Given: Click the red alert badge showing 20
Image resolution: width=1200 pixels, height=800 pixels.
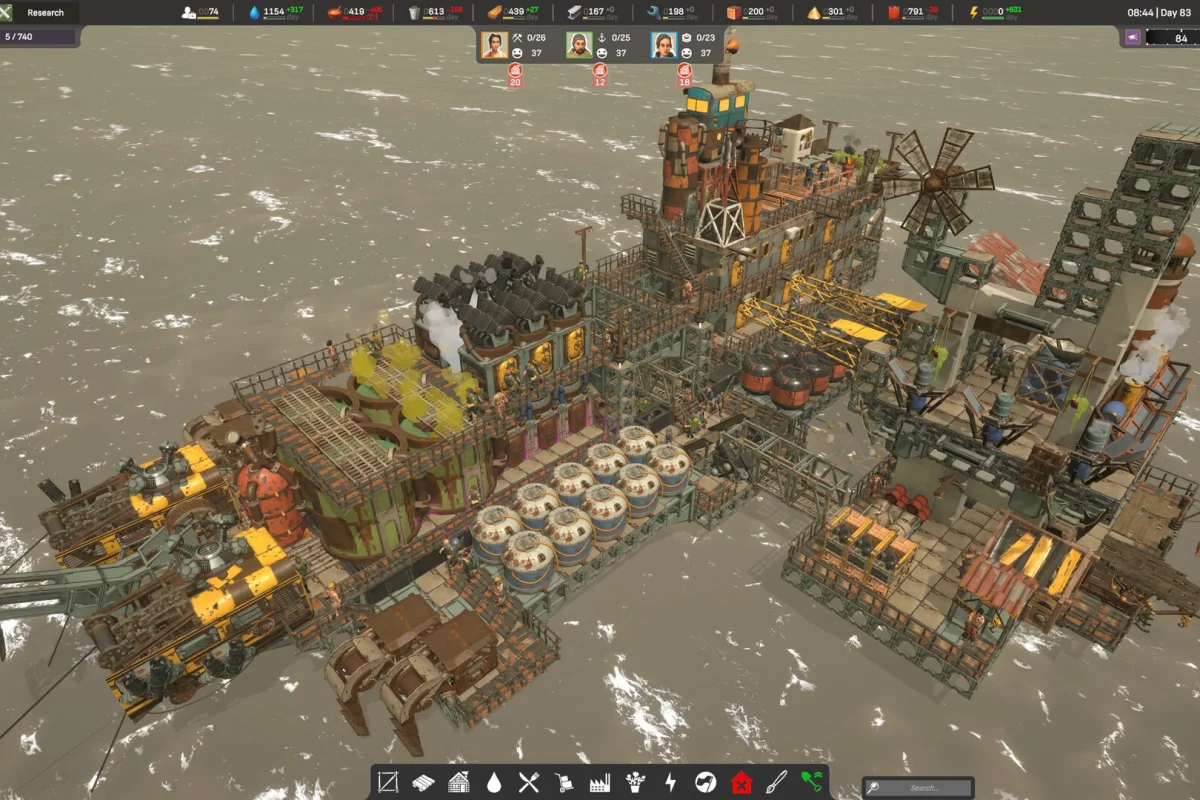Looking at the screenshot, I should pyautogui.click(x=515, y=74).
